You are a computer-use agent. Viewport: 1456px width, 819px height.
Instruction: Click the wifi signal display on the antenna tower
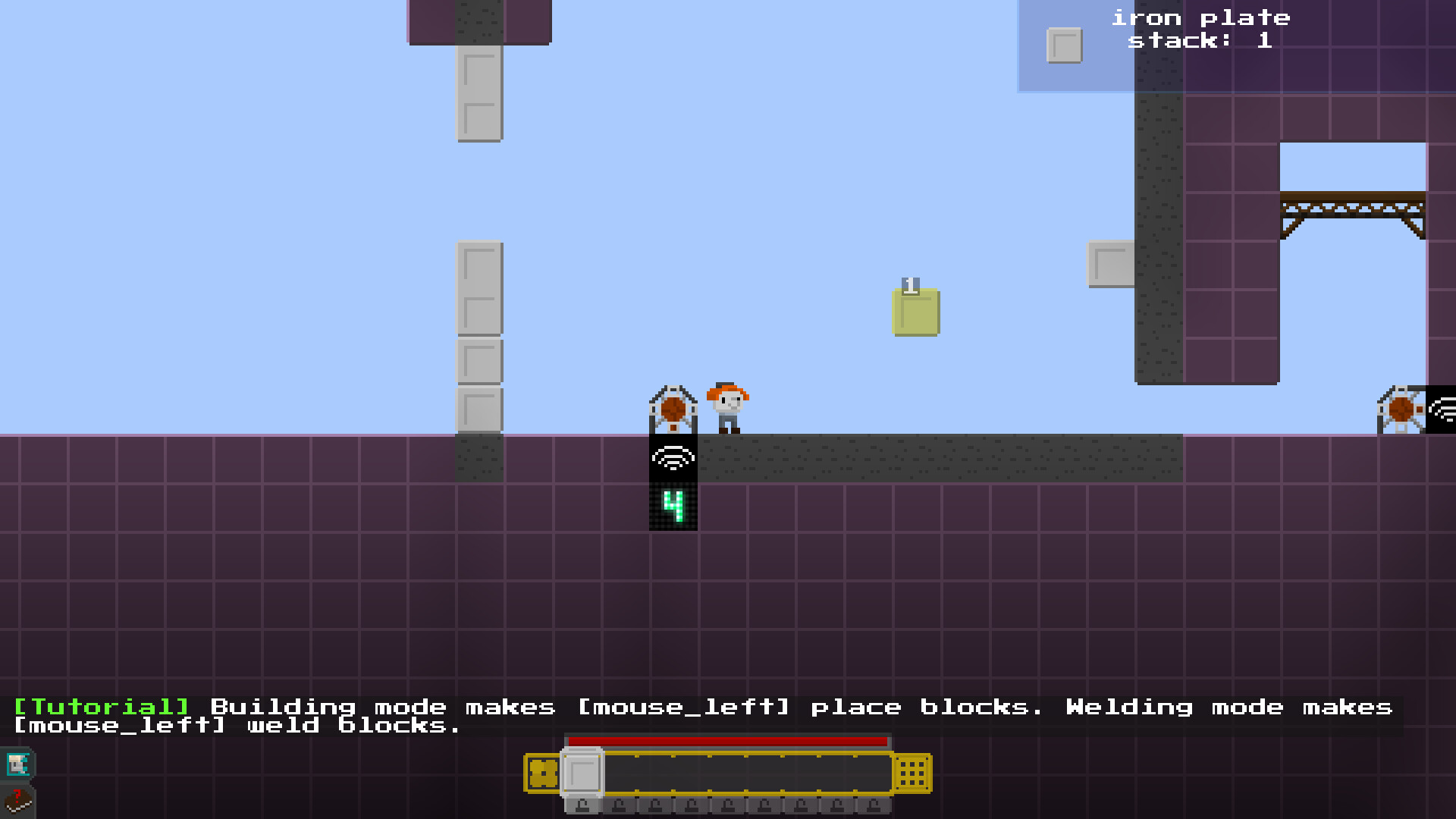(673, 457)
